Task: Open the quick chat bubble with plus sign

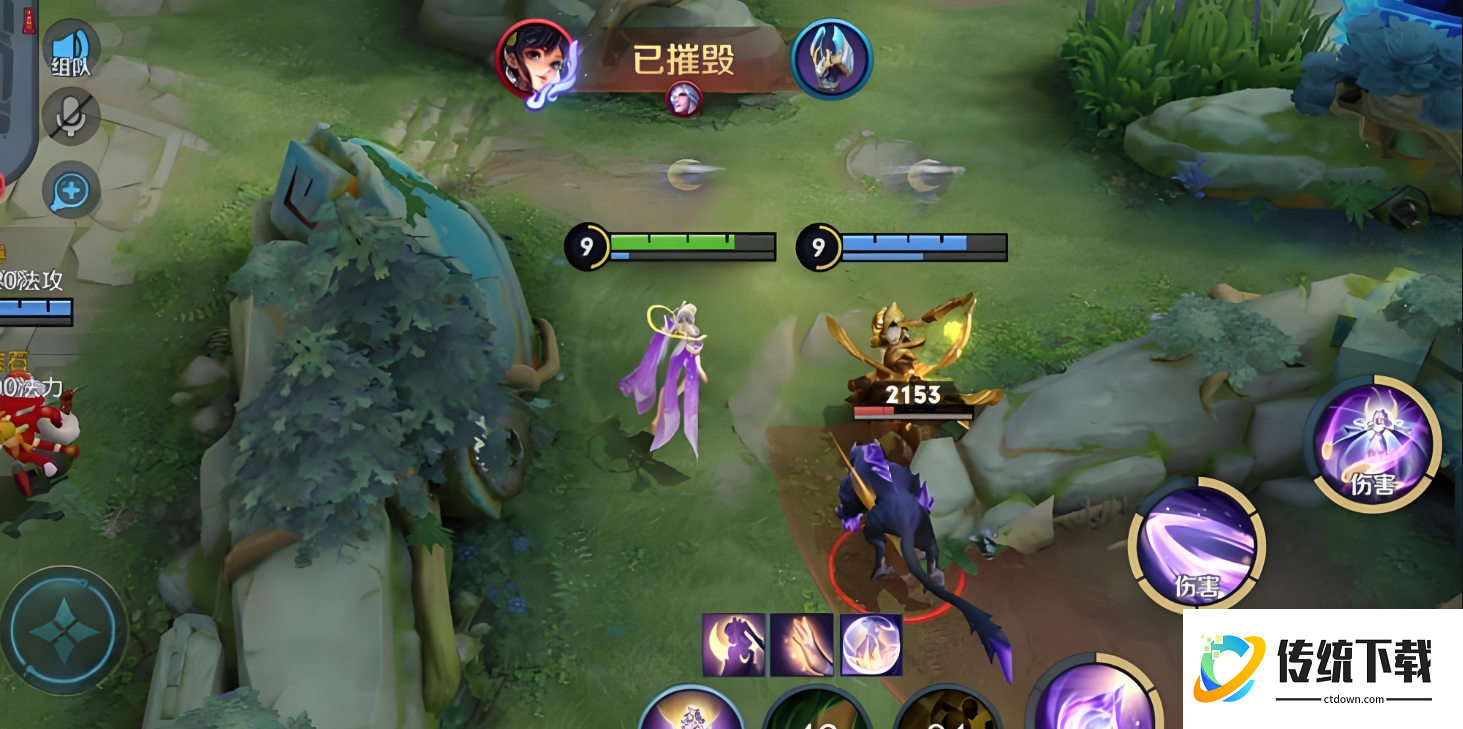Action: [71, 189]
